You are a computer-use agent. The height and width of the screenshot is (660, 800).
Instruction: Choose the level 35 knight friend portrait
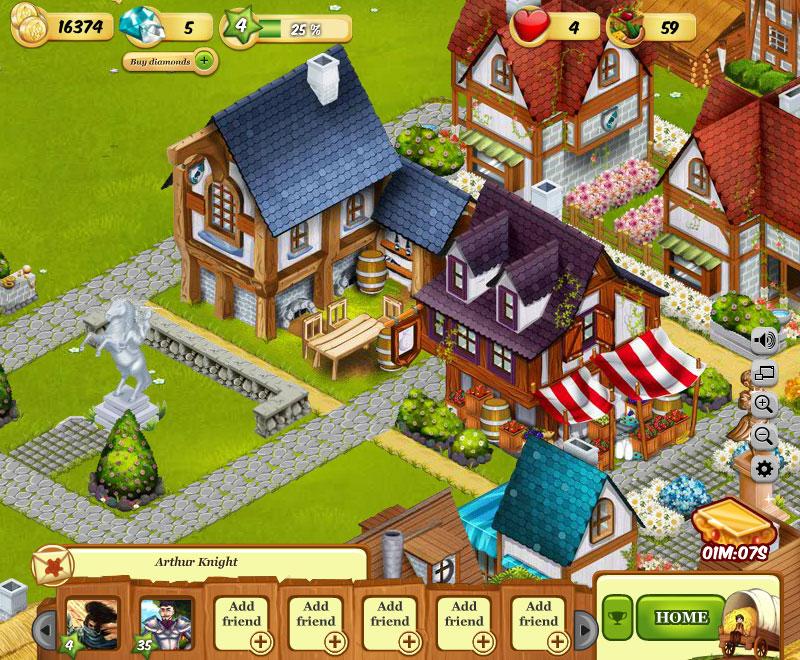pos(165,620)
